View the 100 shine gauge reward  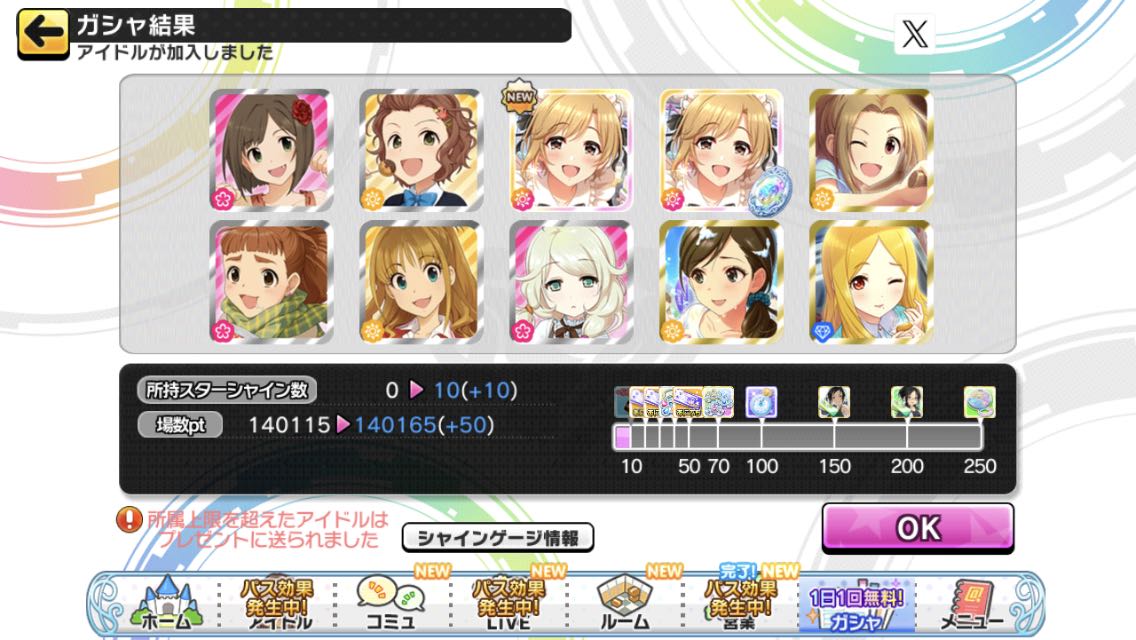pos(761,402)
